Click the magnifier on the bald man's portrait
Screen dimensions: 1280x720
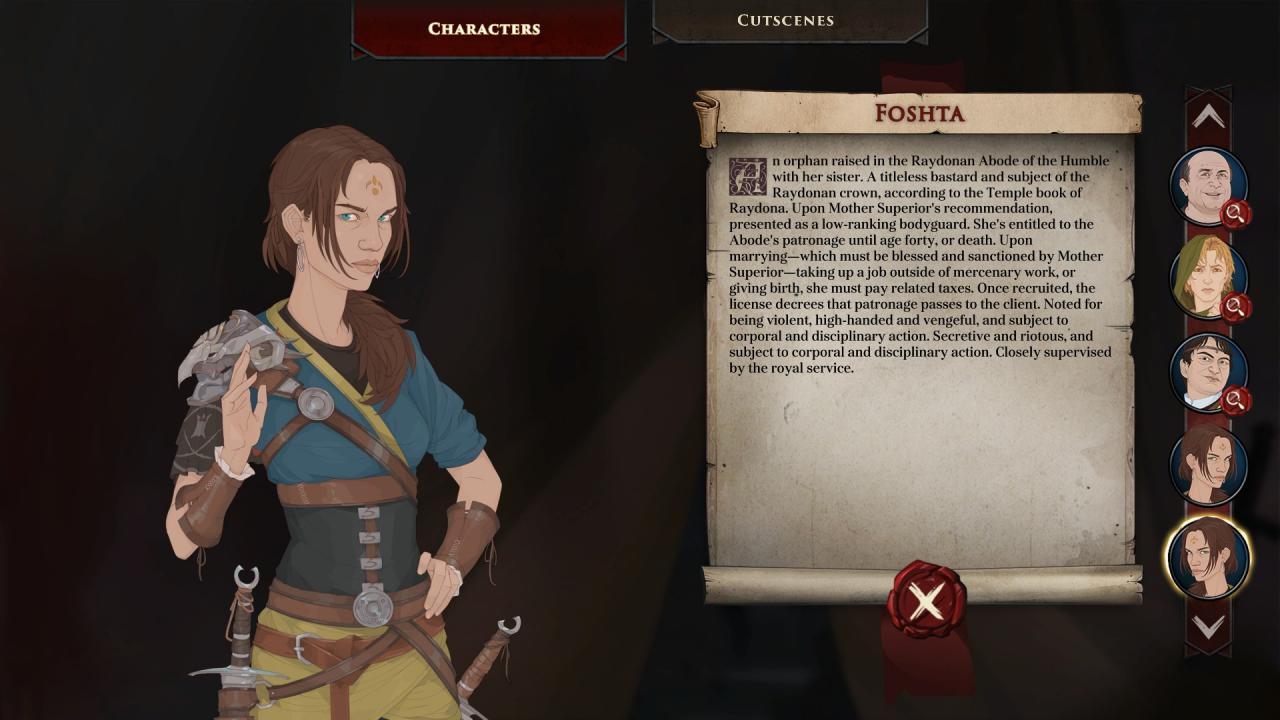click(1236, 213)
